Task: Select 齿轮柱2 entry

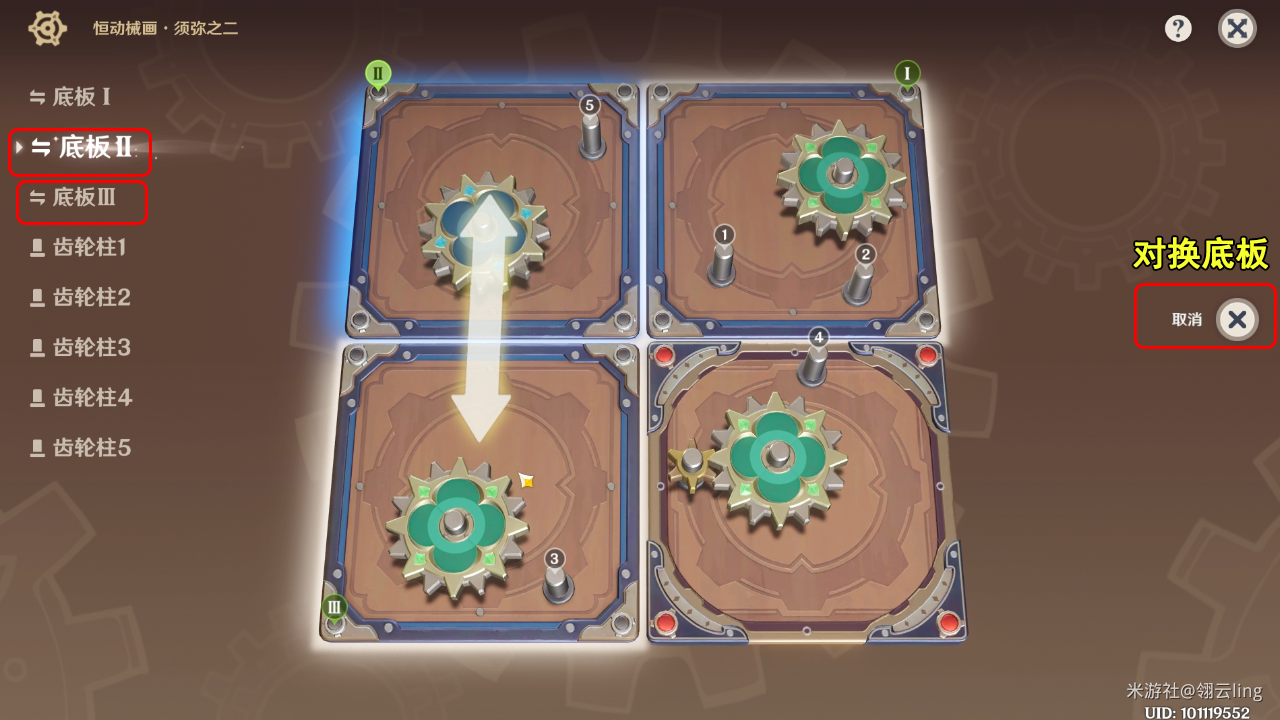Action: pos(81,297)
